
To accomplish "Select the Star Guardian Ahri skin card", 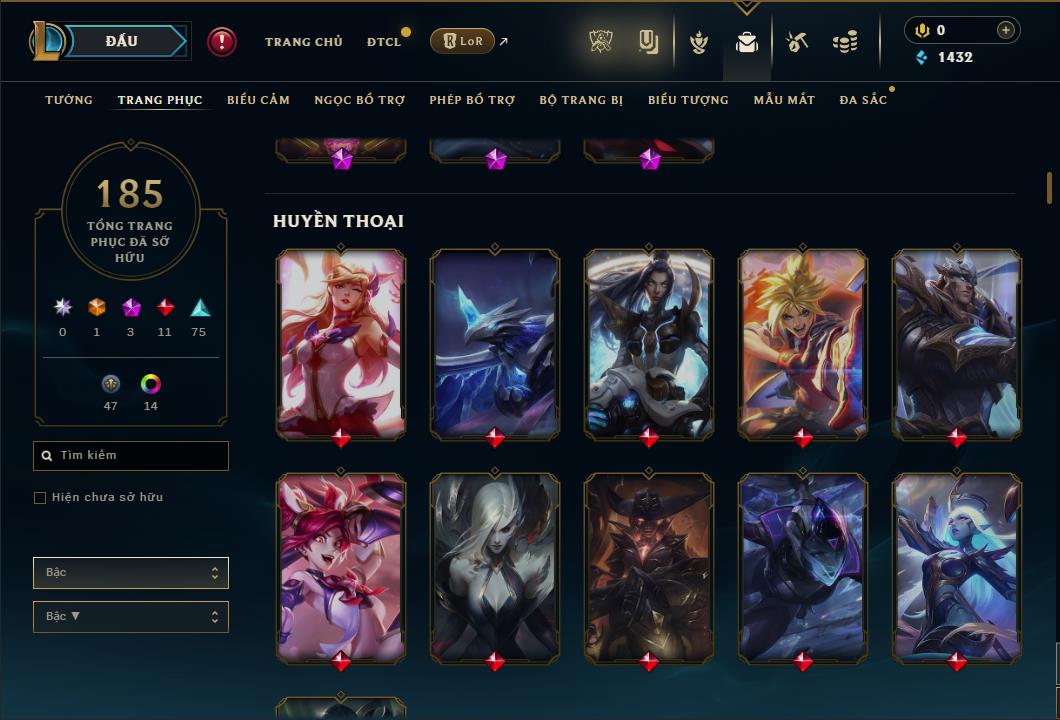I will [341, 343].
